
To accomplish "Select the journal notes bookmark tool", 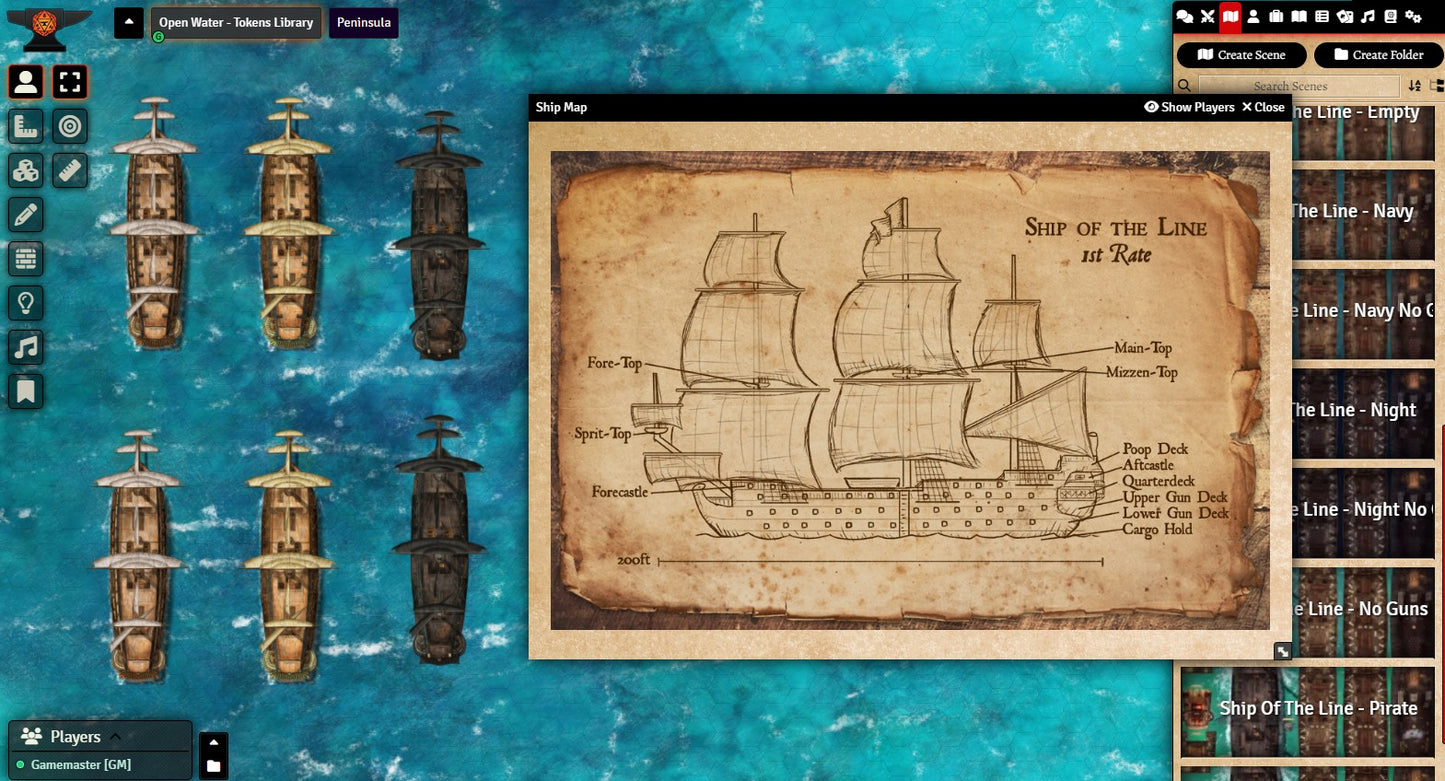I will [26, 391].
